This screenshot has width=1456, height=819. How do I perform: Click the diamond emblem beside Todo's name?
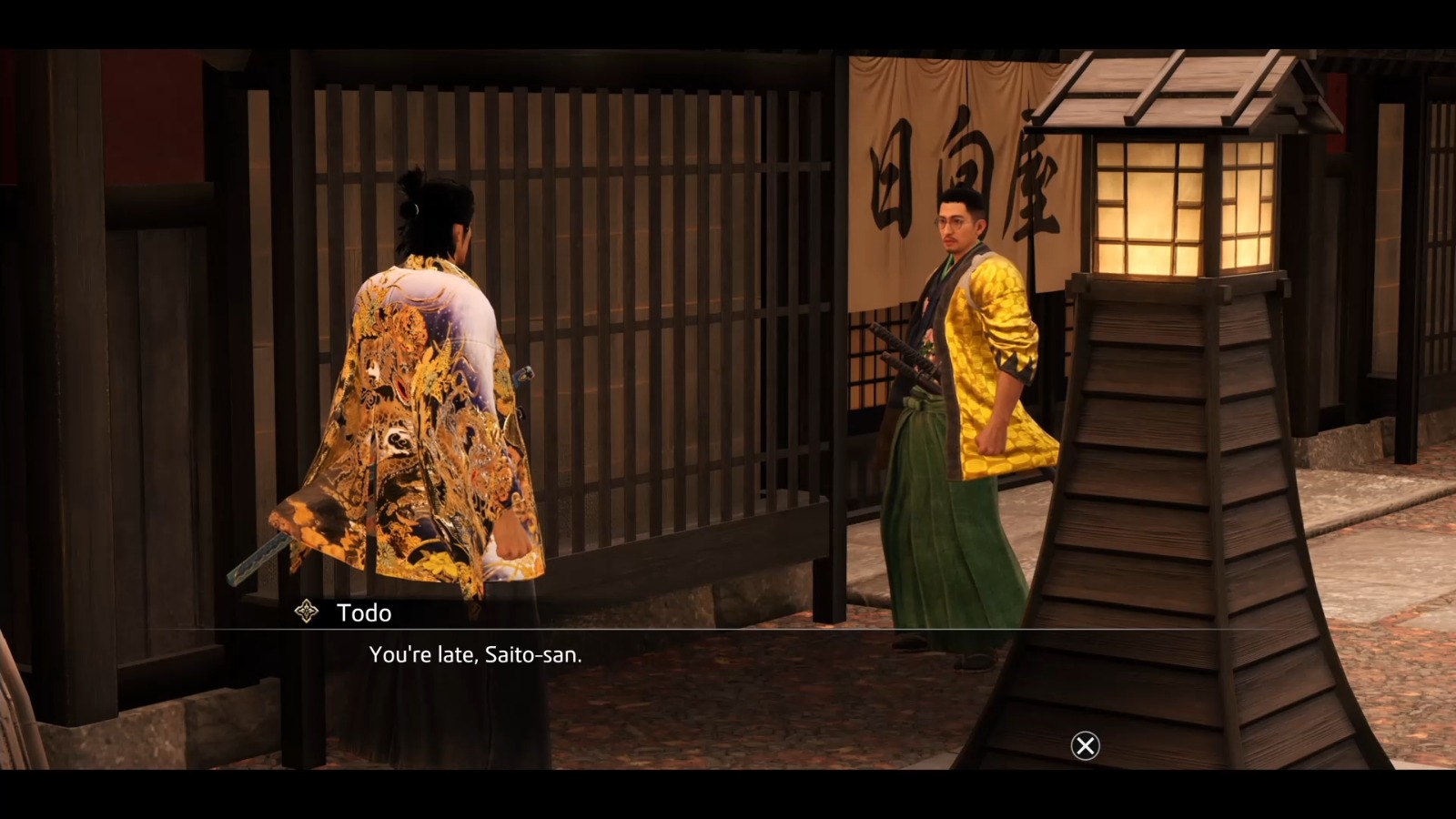coord(306,612)
